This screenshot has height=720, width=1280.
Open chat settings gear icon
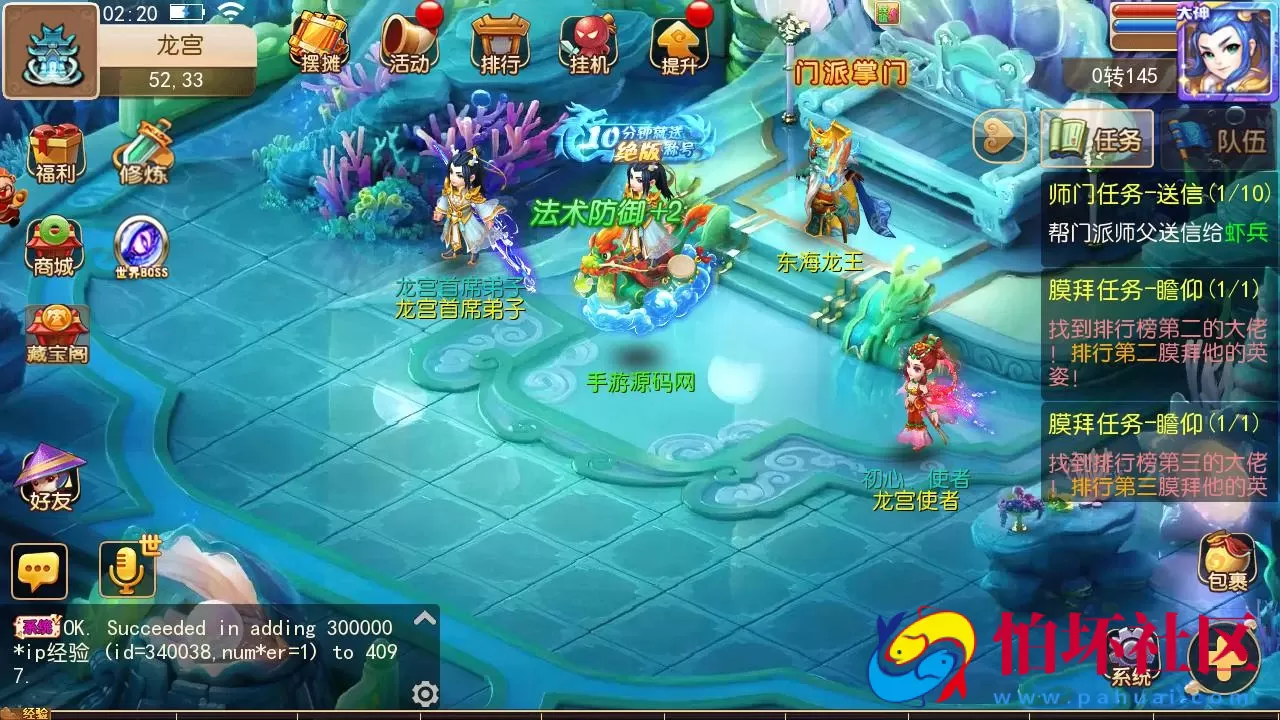click(426, 694)
